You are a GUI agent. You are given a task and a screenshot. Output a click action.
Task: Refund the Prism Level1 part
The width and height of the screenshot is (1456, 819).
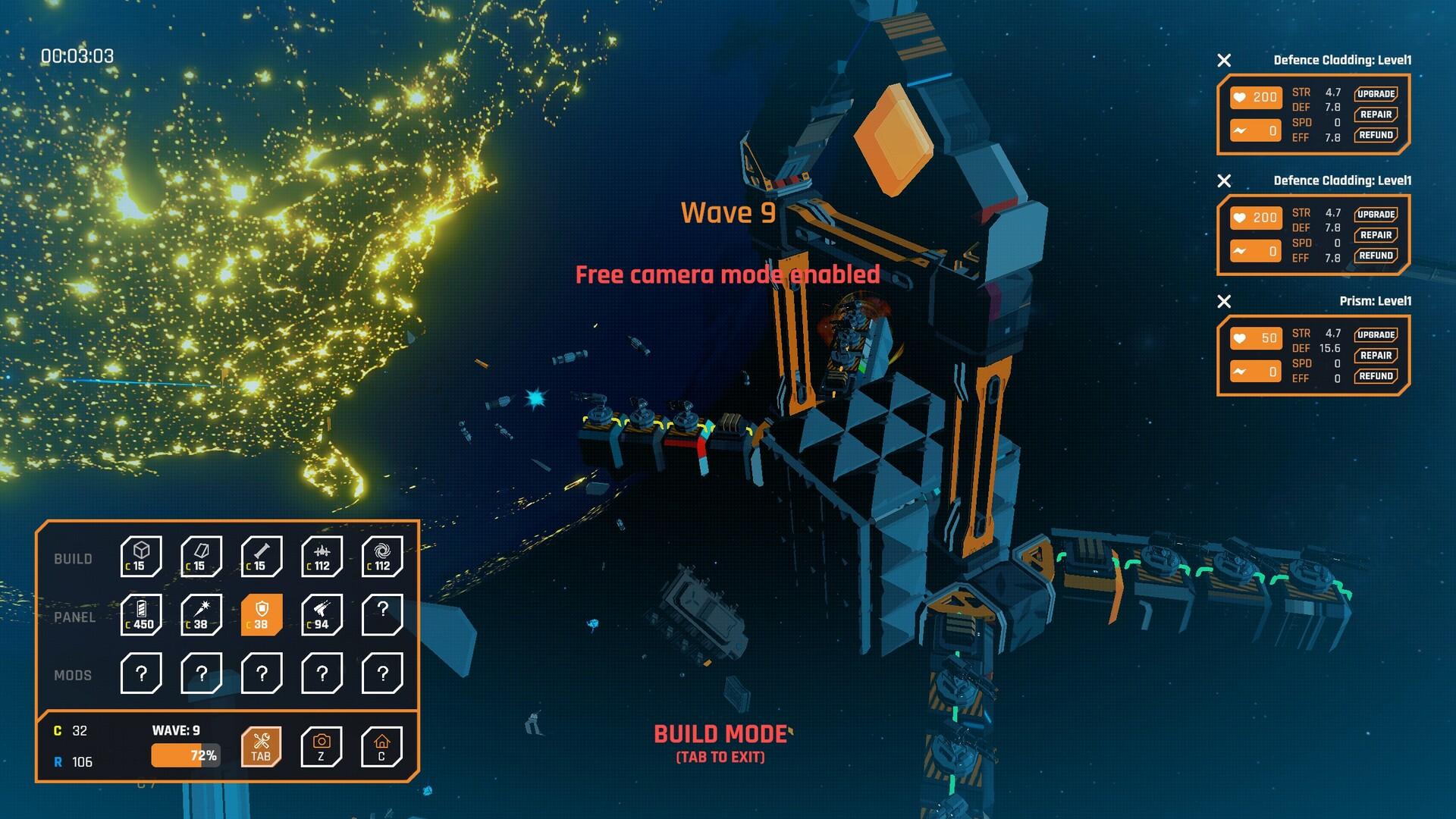click(x=1376, y=376)
